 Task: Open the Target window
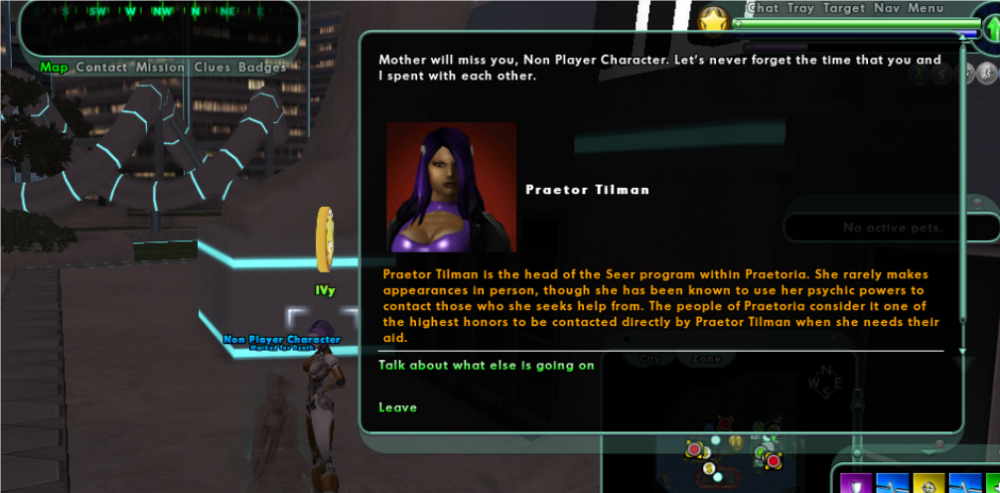tap(844, 8)
